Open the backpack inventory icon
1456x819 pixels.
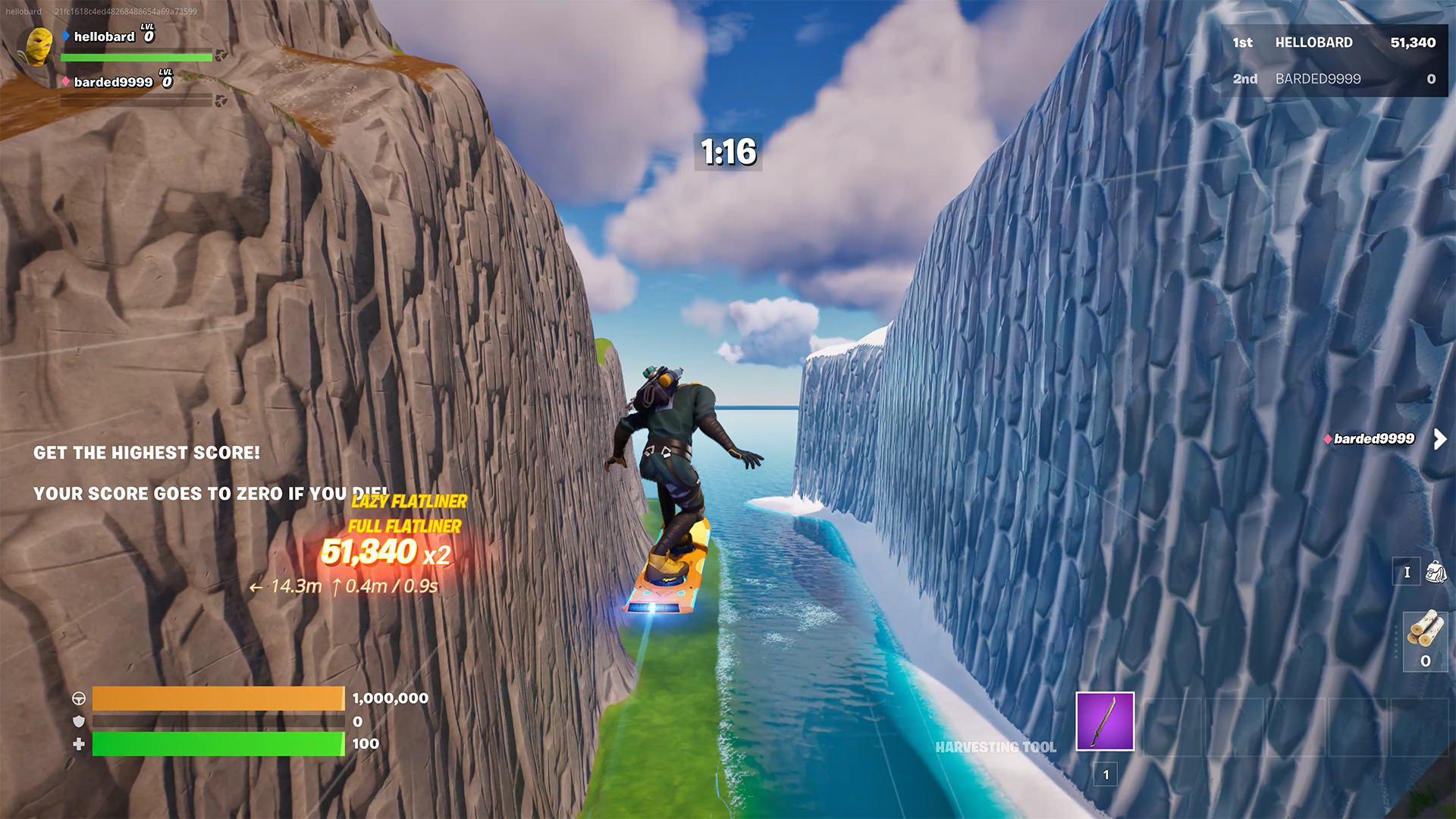1436,571
